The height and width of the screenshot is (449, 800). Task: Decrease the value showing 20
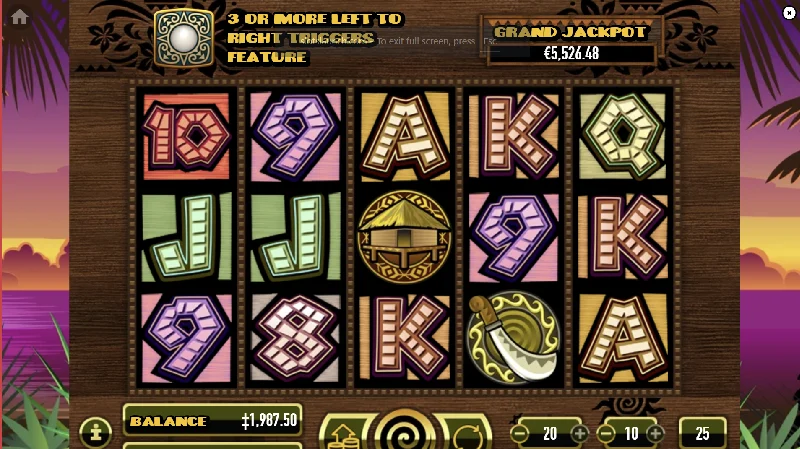pyautogui.click(x=519, y=434)
